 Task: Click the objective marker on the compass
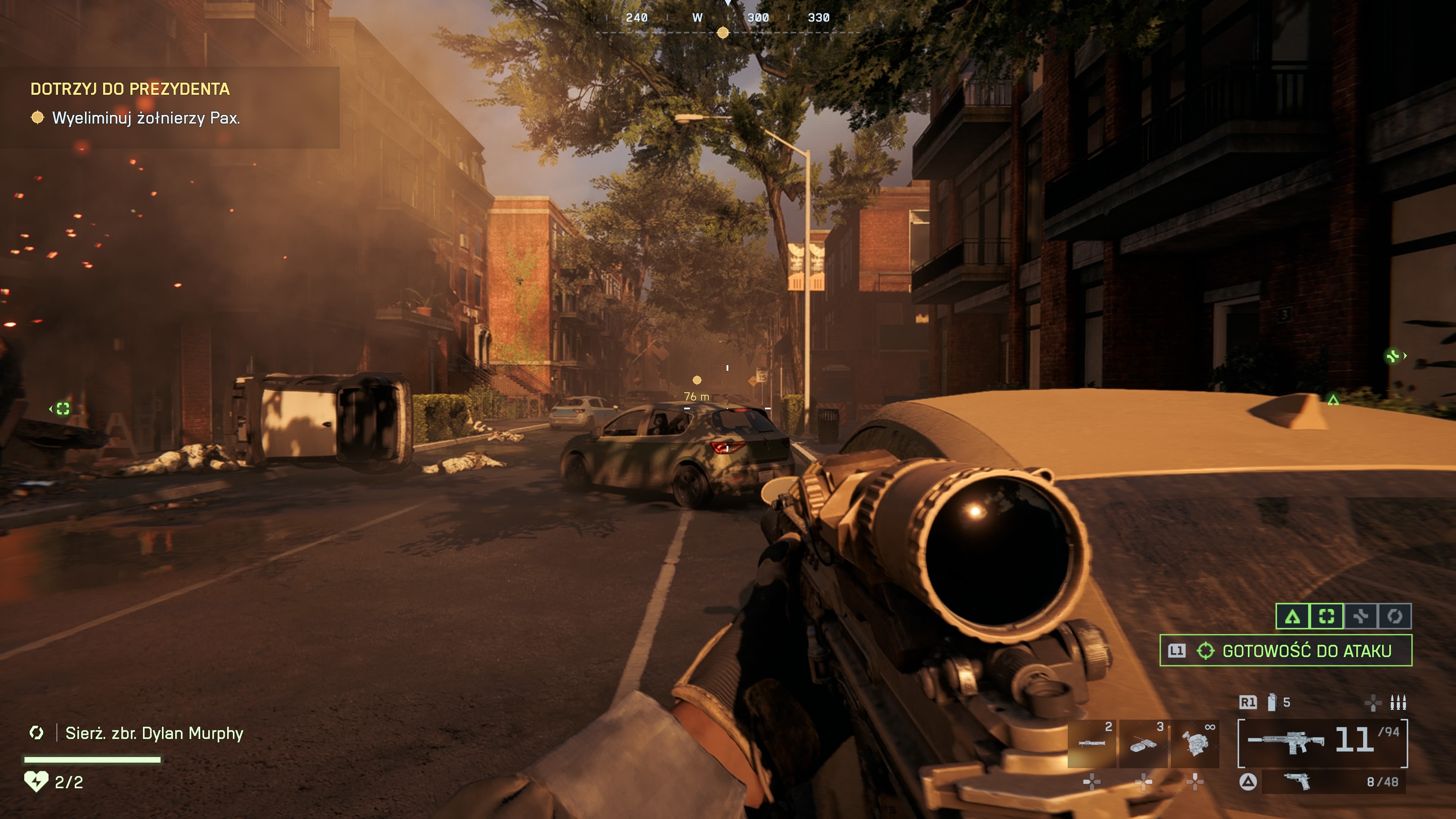(x=722, y=33)
